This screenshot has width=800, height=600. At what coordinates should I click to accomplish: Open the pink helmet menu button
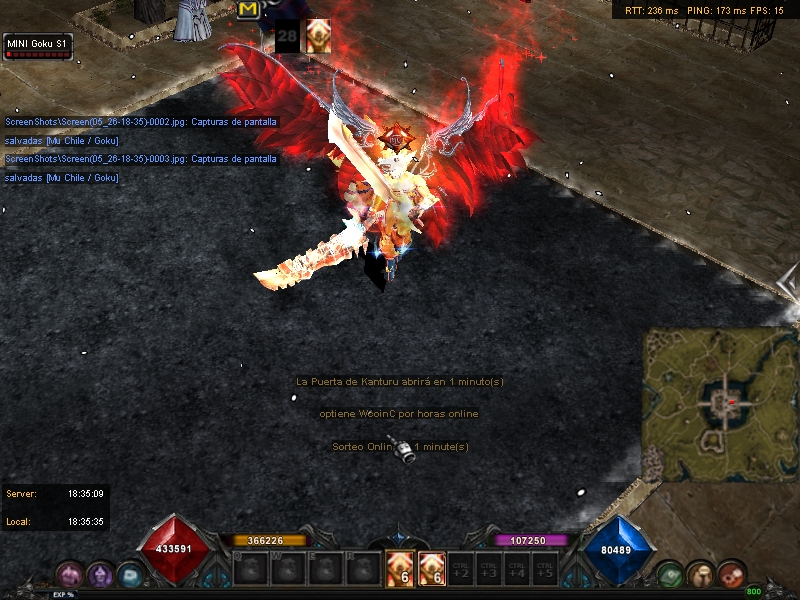pyautogui.click(x=70, y=573)
